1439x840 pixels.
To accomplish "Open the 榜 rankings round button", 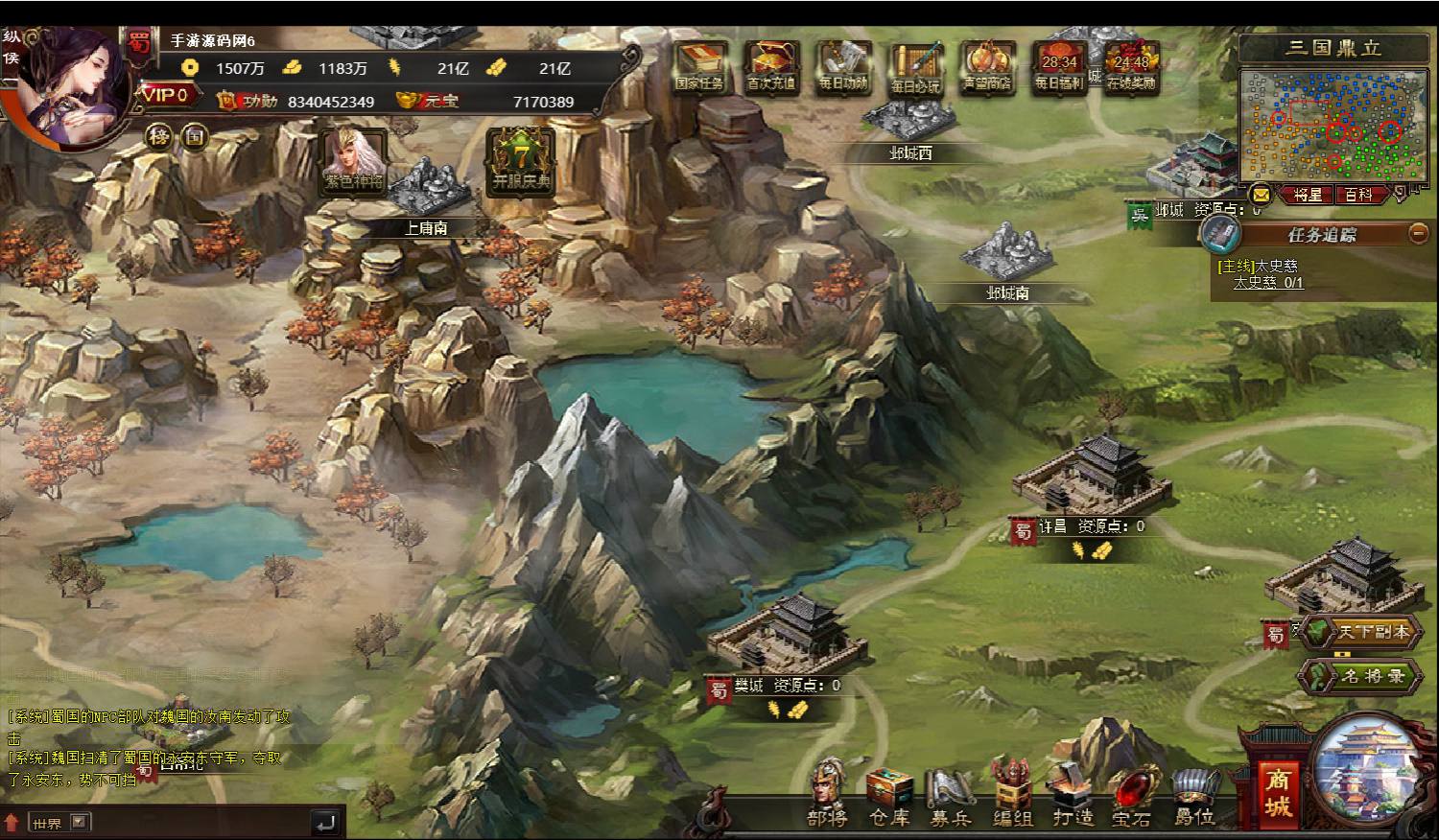I will click(158, 136).
